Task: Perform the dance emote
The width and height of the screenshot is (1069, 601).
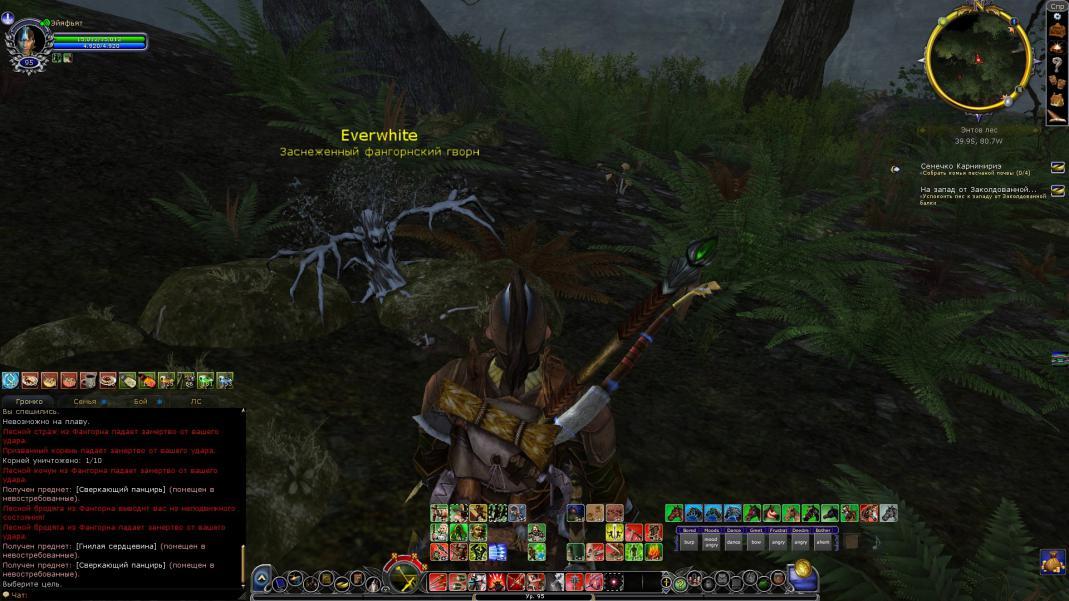Action: pyautogui.click(x=734, y=541)
